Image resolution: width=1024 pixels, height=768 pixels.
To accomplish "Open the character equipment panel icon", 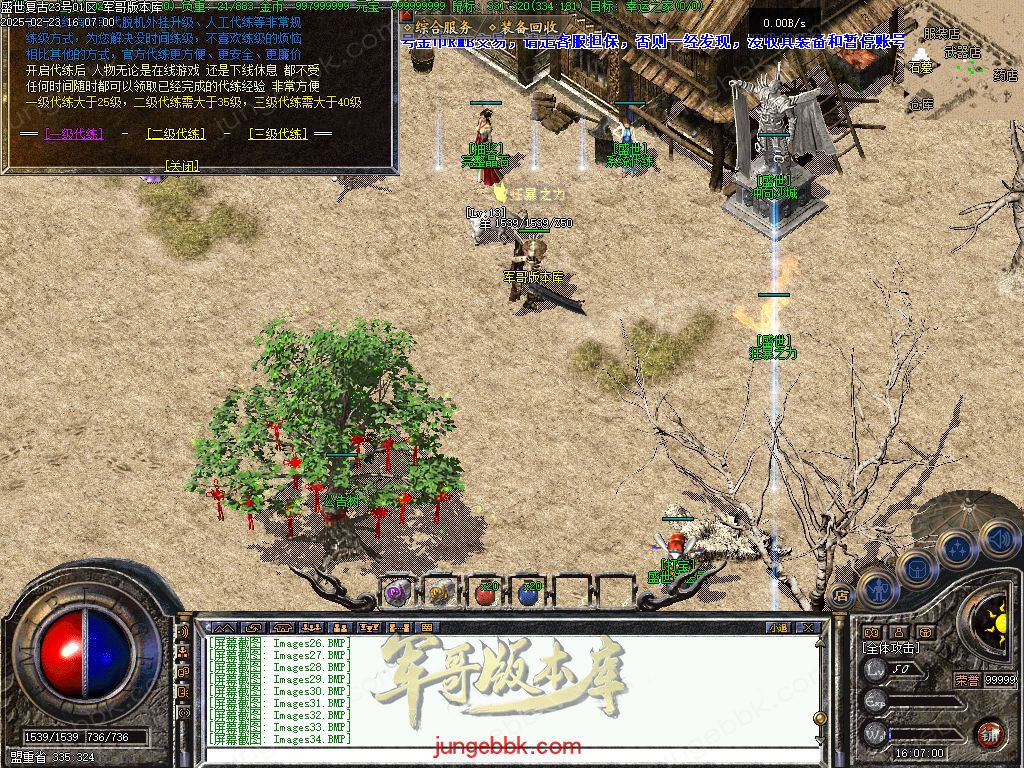I will click(x=878, y=587).
